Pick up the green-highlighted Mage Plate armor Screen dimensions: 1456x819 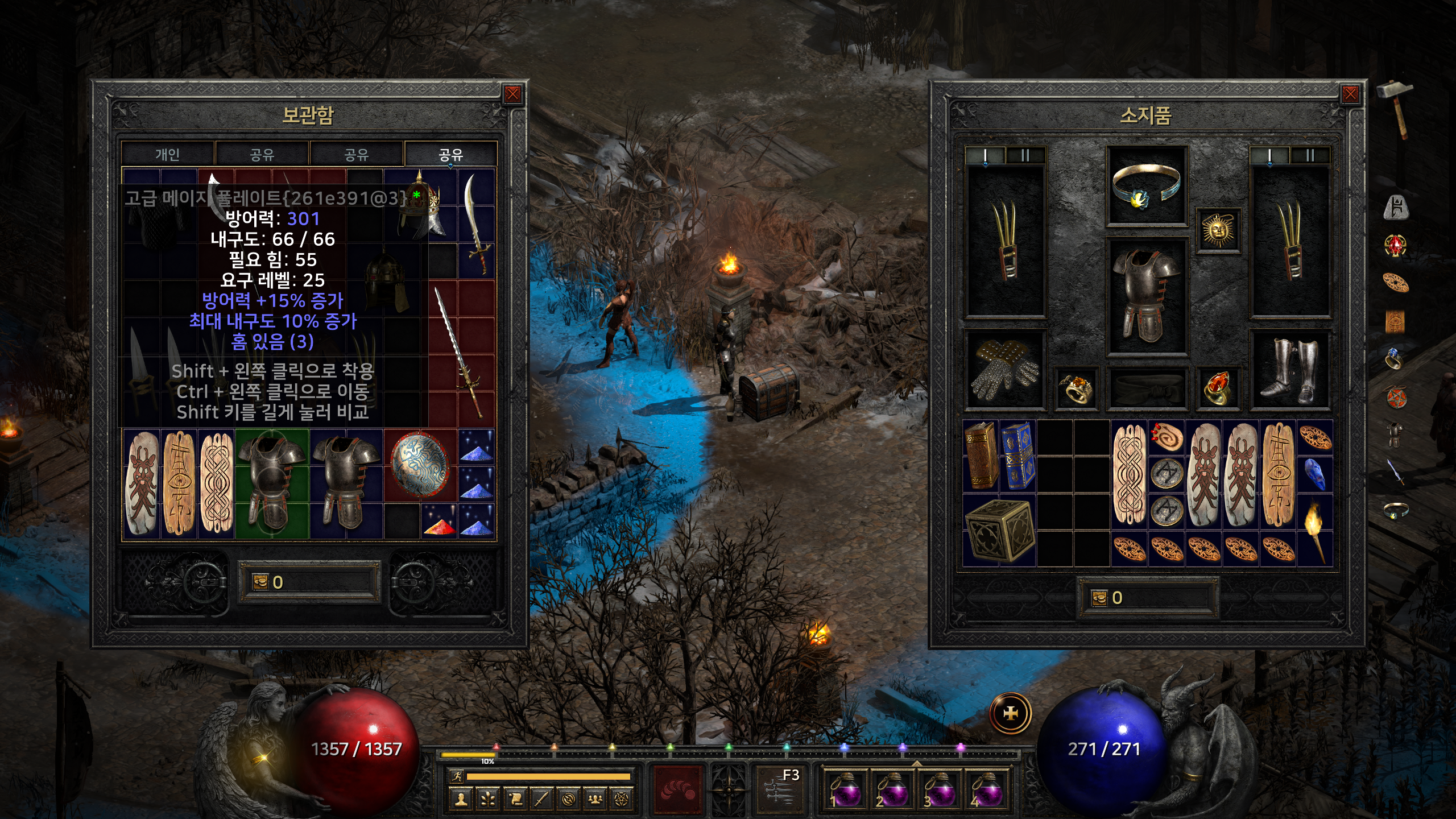272,483
